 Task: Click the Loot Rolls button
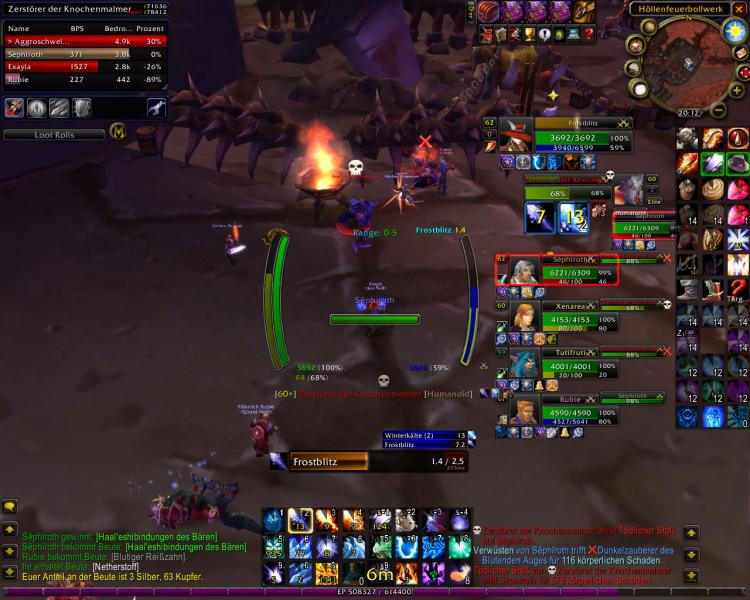[54, 134]
